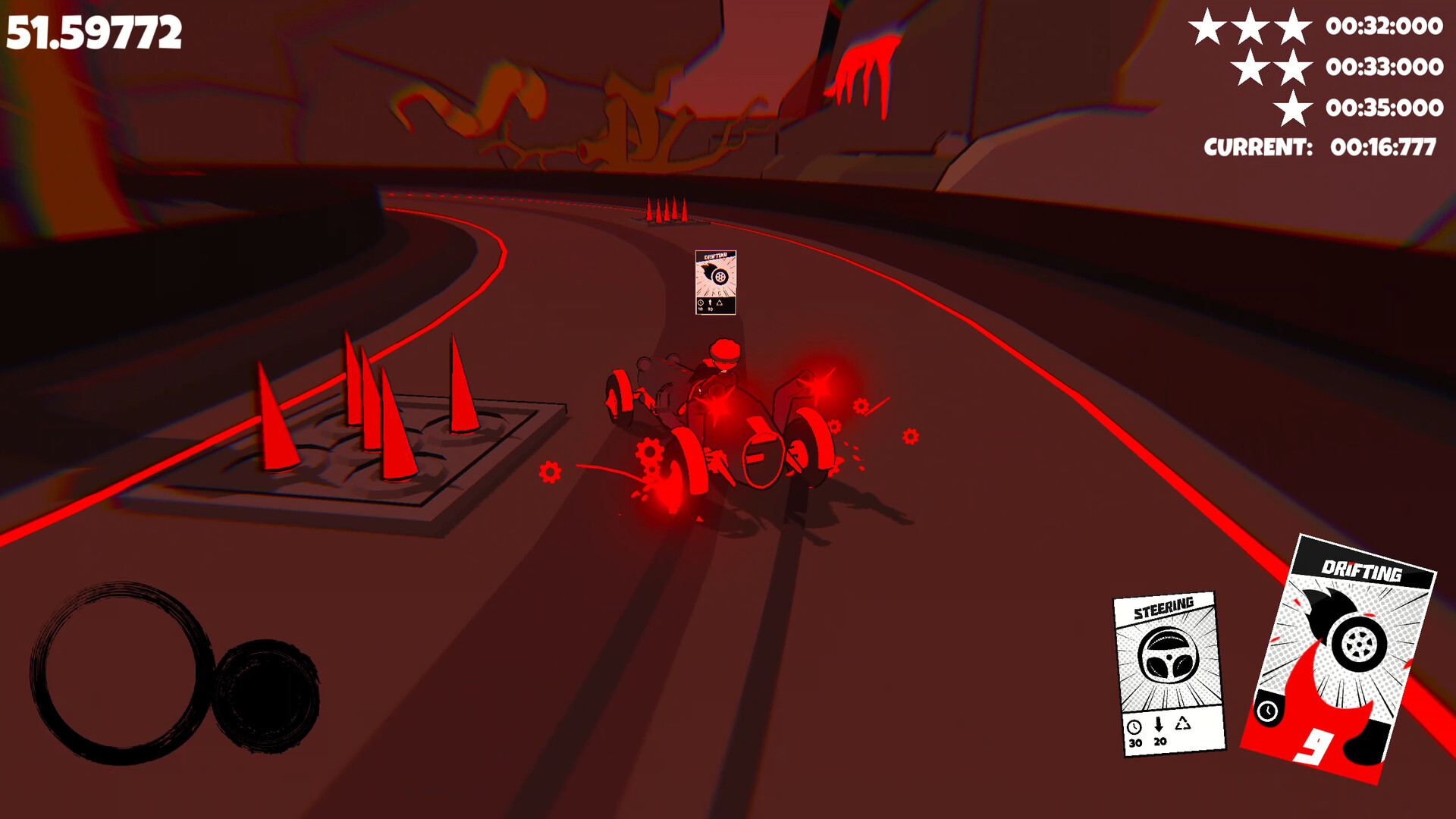Click the clock badge on the Drifting card
This screenshot has height=819, width=1456.
(x=1268, y=711)
